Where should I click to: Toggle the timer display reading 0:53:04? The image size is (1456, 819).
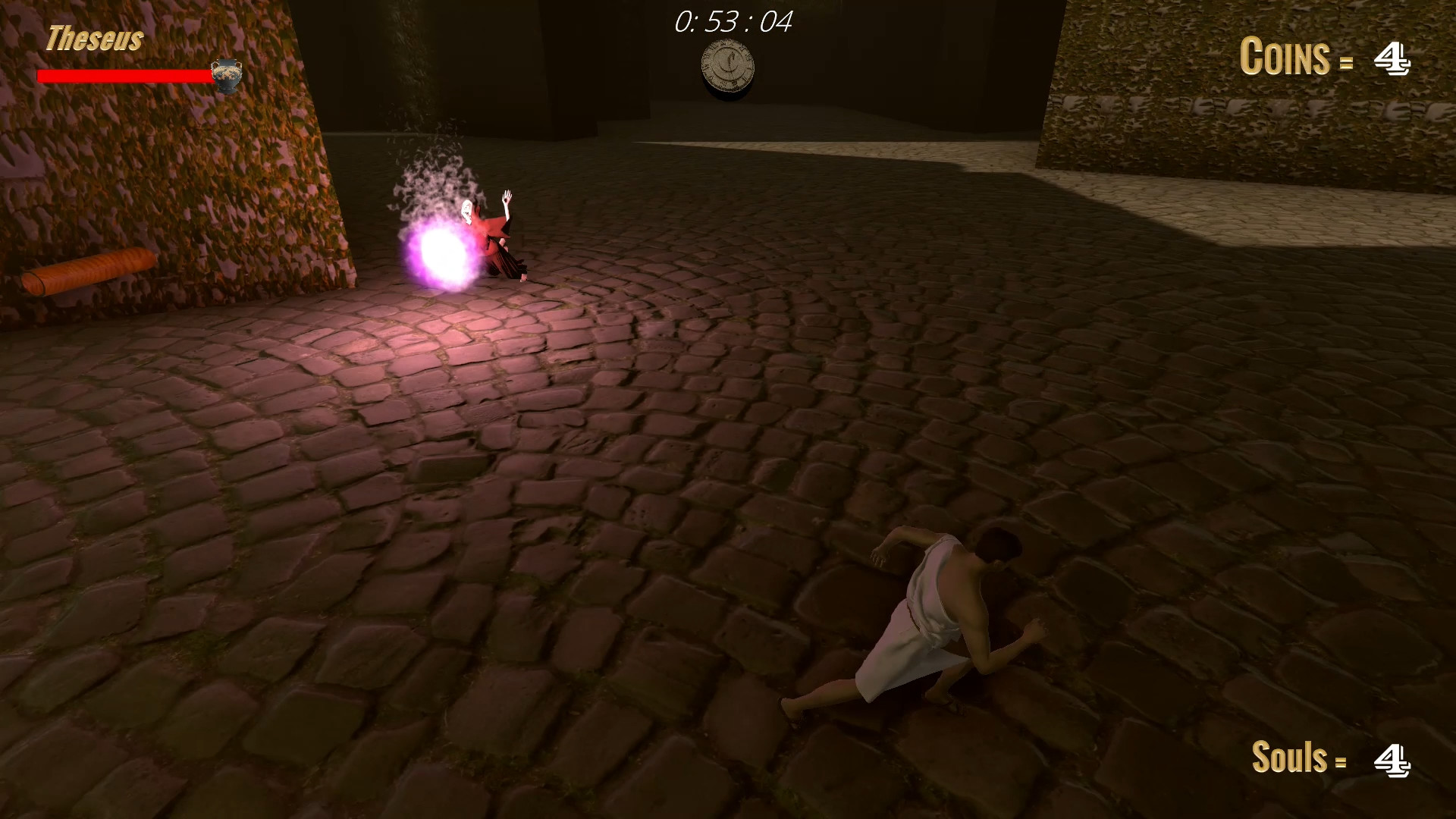pos(730,24)
